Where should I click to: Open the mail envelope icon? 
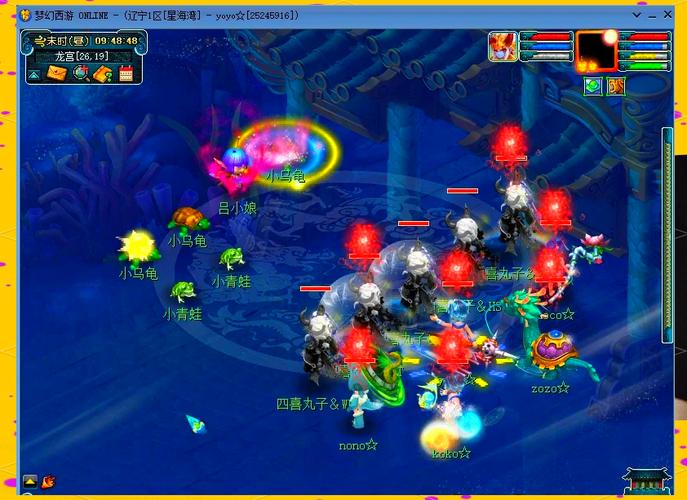coord(56,74)
